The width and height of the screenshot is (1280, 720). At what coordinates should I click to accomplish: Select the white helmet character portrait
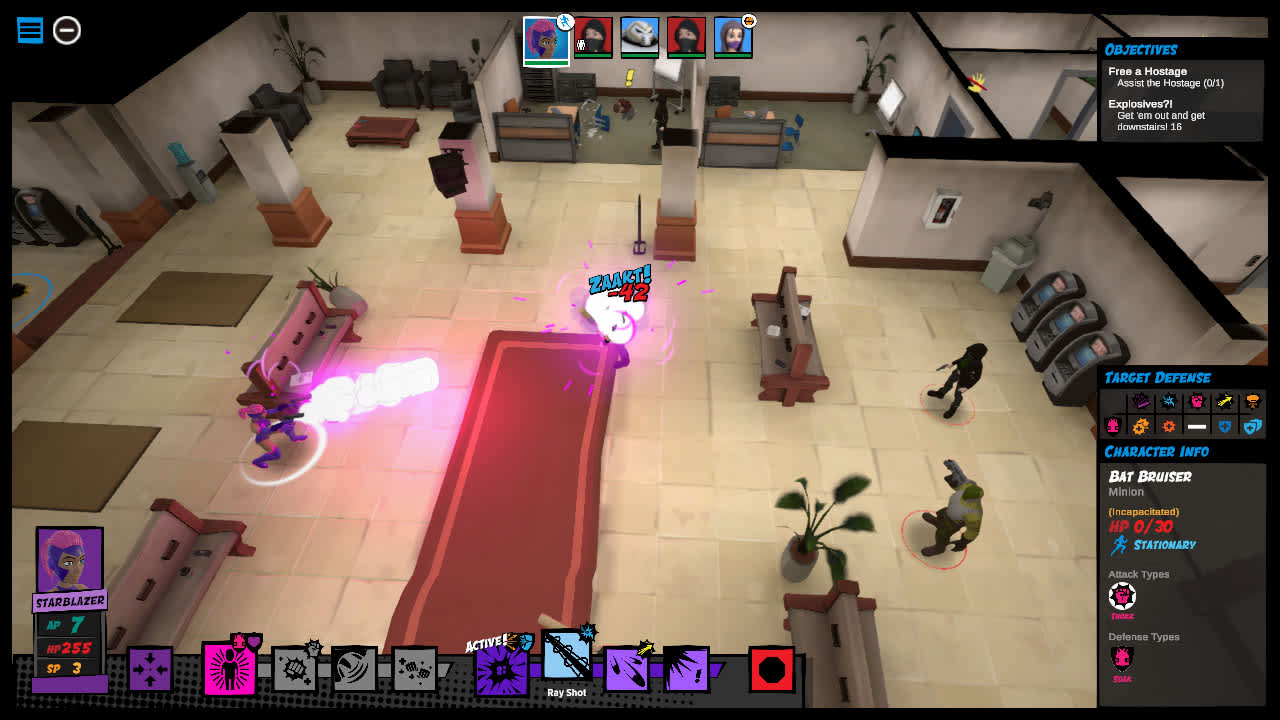coord(640,35)
